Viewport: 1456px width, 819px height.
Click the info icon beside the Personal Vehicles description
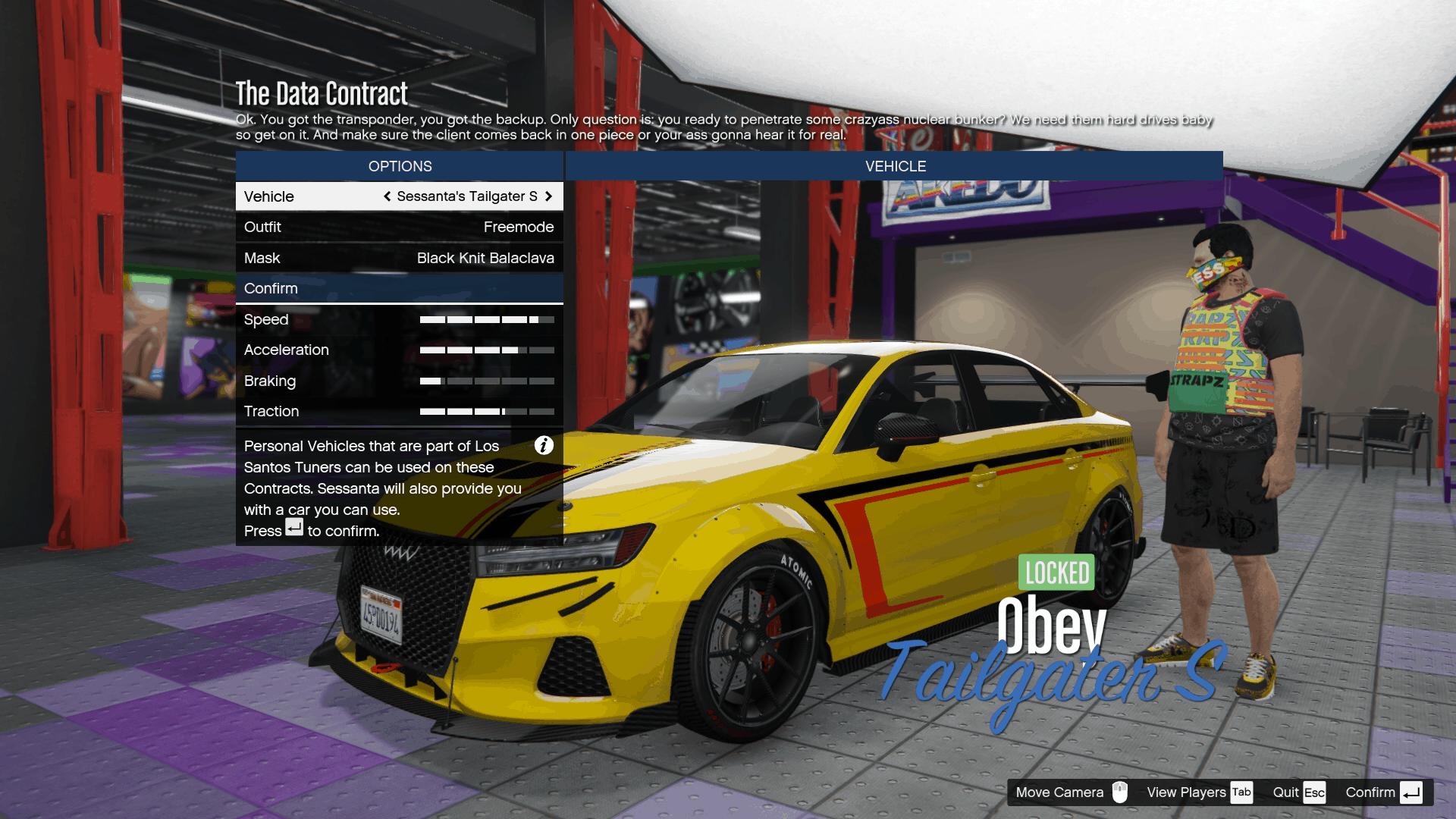543,447
